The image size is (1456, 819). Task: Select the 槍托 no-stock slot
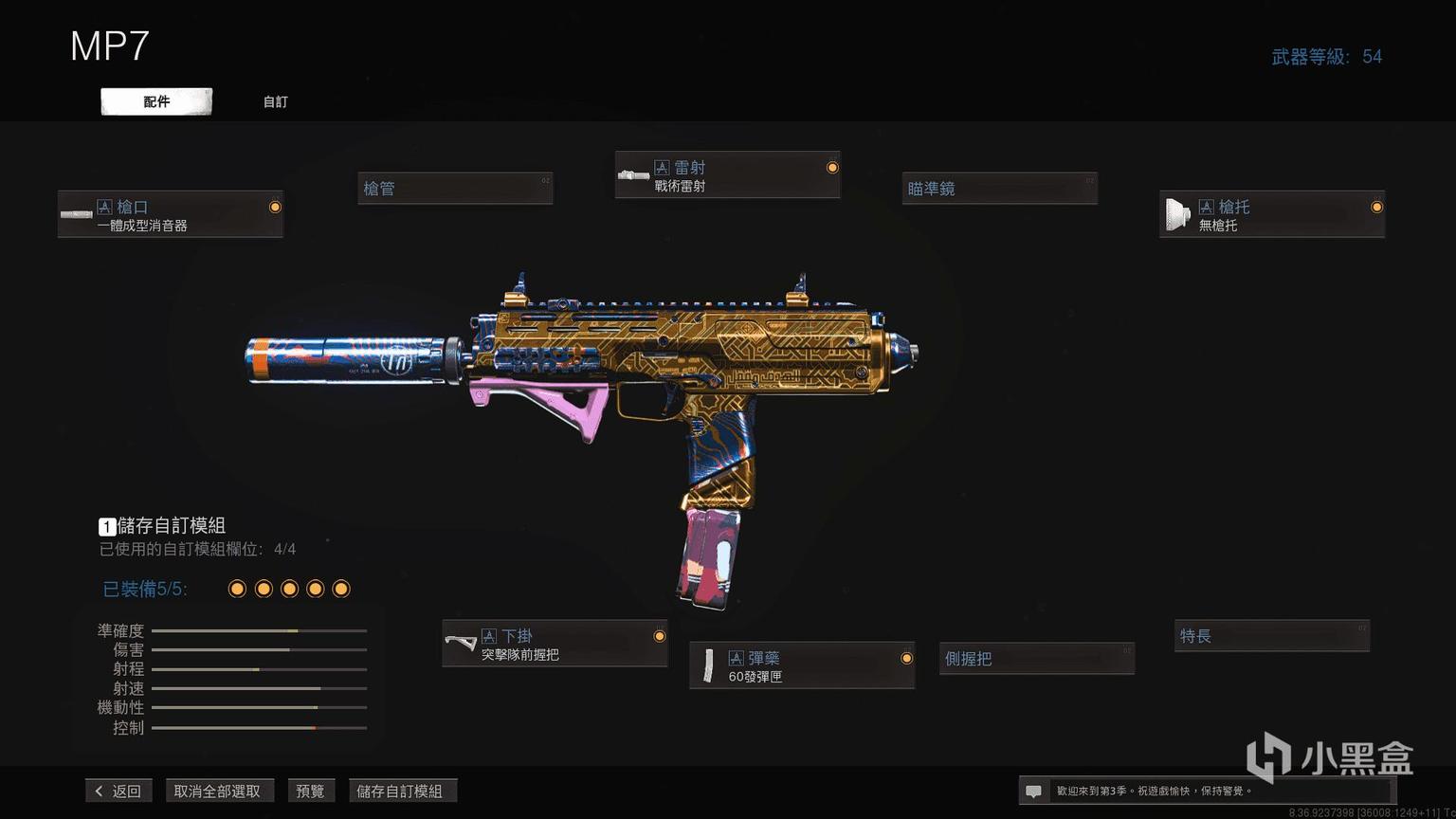pos(1271,214)
